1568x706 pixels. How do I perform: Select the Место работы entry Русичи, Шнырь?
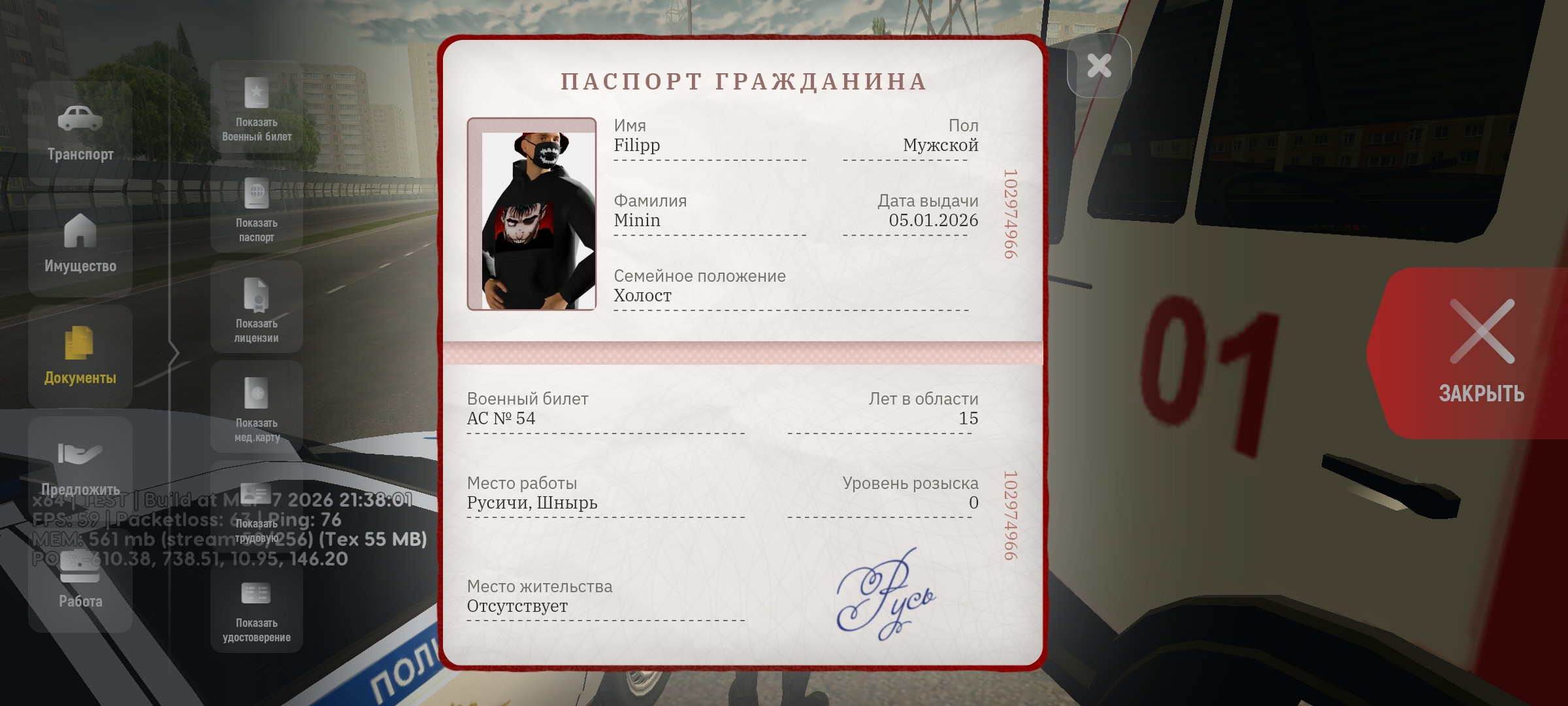(x=532, y=503)
